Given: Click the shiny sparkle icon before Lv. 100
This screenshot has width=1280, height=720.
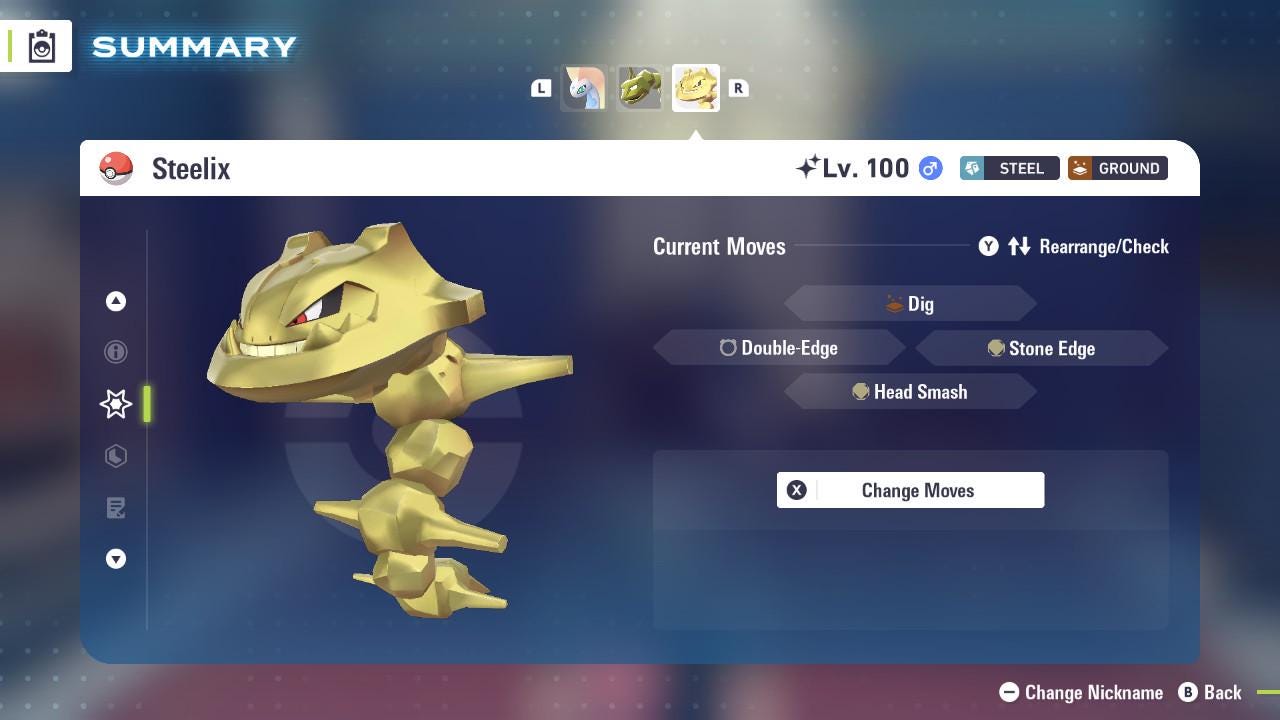Looking at the screenshot, I should 810,166.
